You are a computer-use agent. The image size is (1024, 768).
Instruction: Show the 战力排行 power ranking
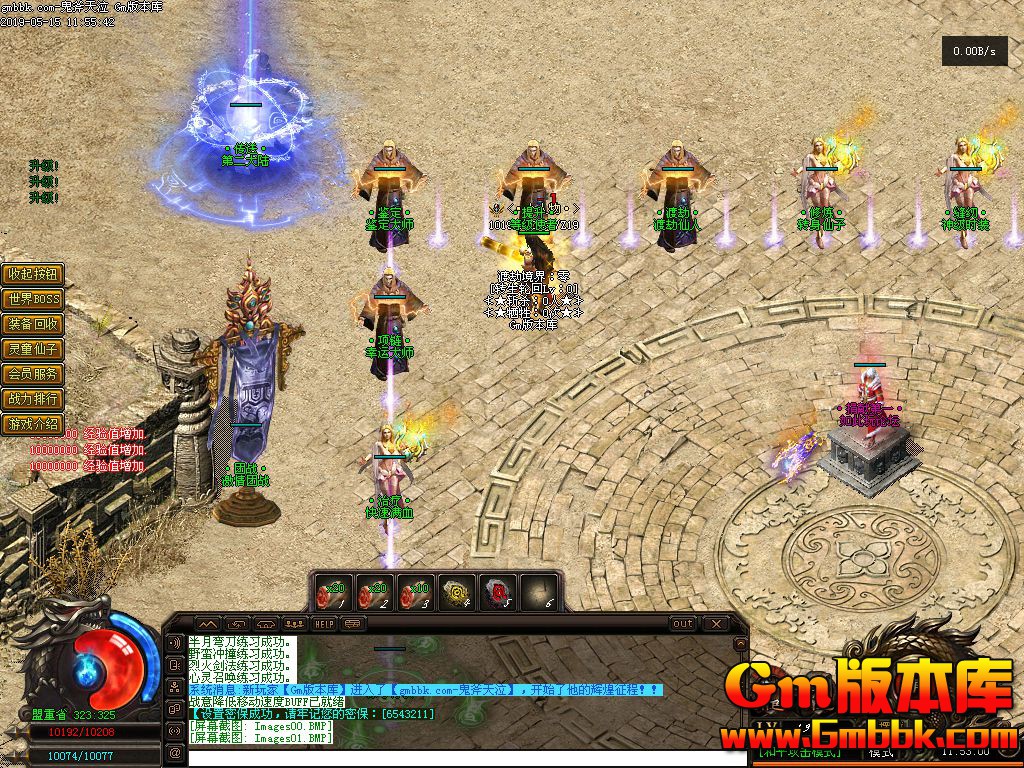[x=34, y=399]
